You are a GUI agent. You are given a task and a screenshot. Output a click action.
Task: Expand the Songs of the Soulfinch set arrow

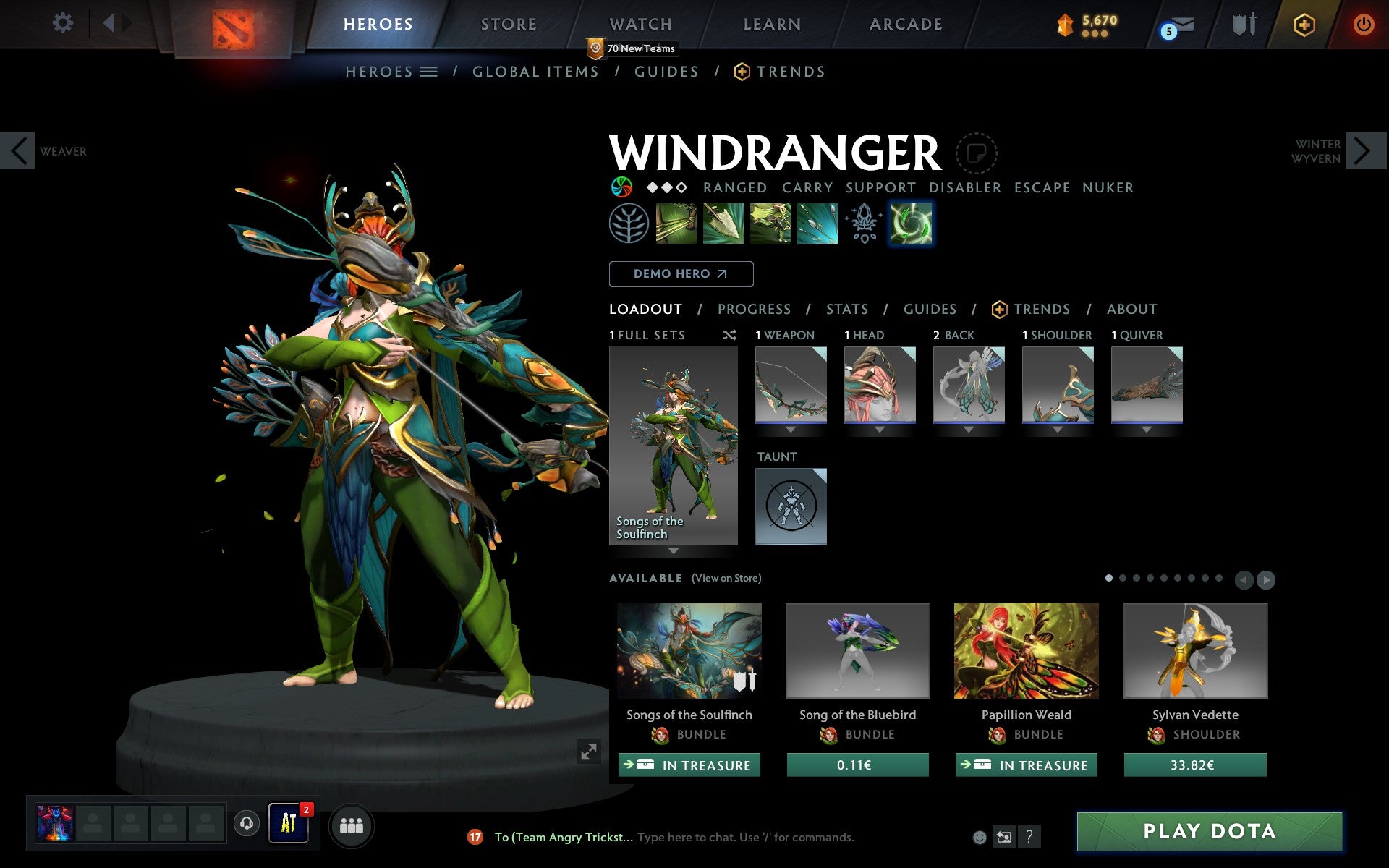coord(674,552)
